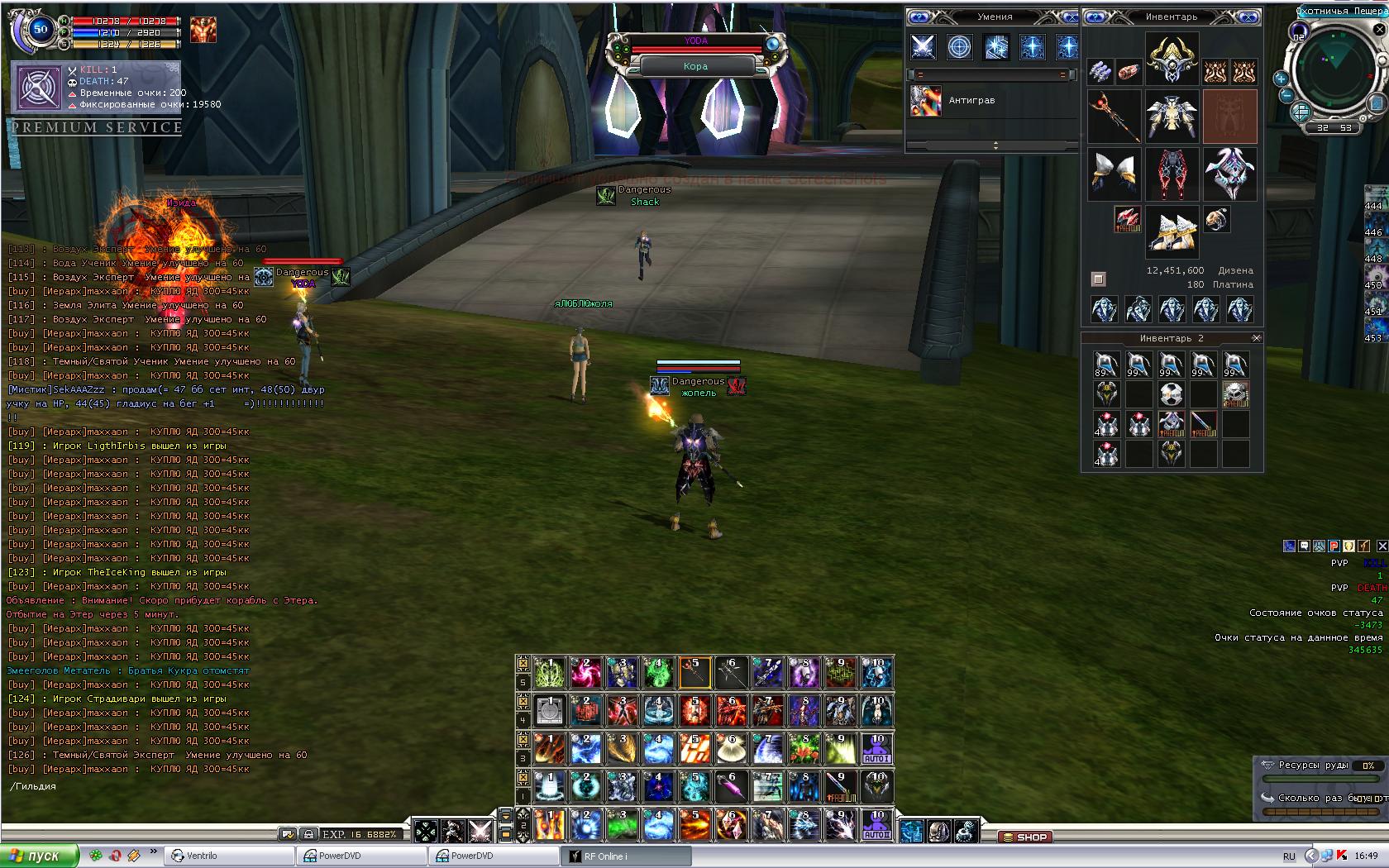Activate the AUTO I hotbar slot
This screenshot has width=1389, height=868.
[876, 748]
